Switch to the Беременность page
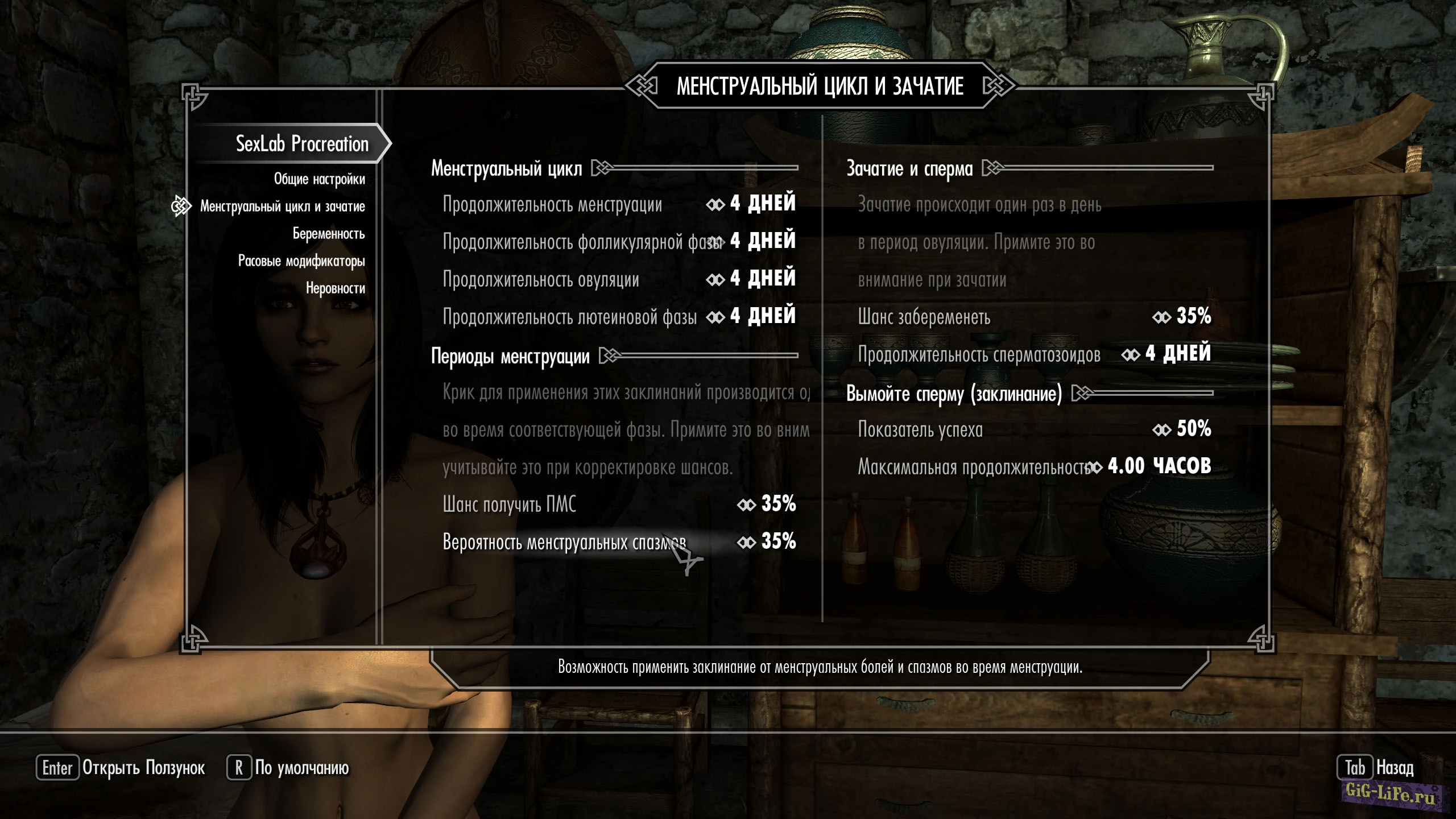The image size is (1456, 819). [x=328, y=234]
